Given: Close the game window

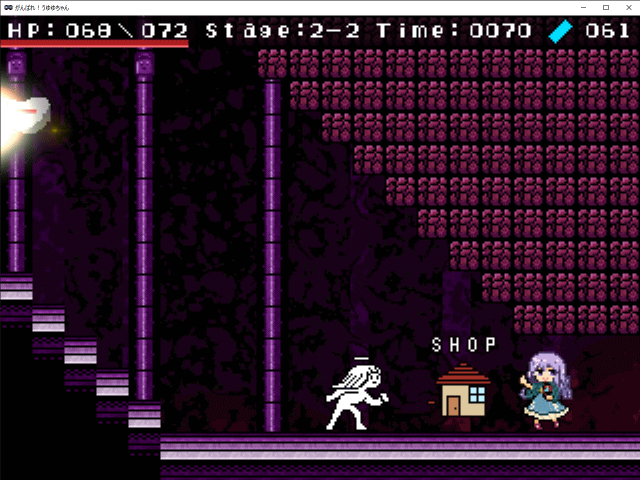Looking at the screenshot, I should pos(627,7).
